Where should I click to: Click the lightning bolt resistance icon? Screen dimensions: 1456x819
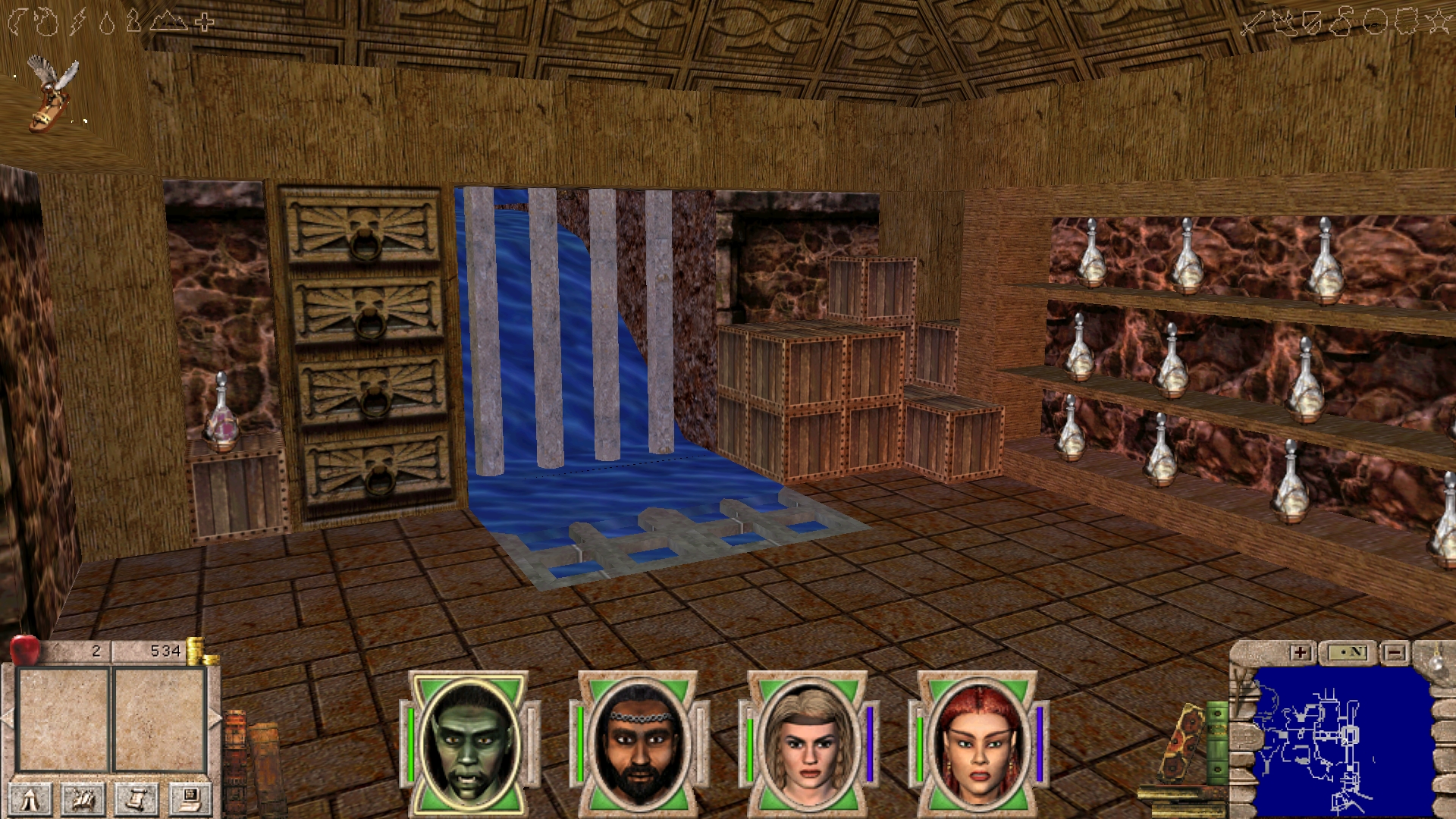point(77,22)
